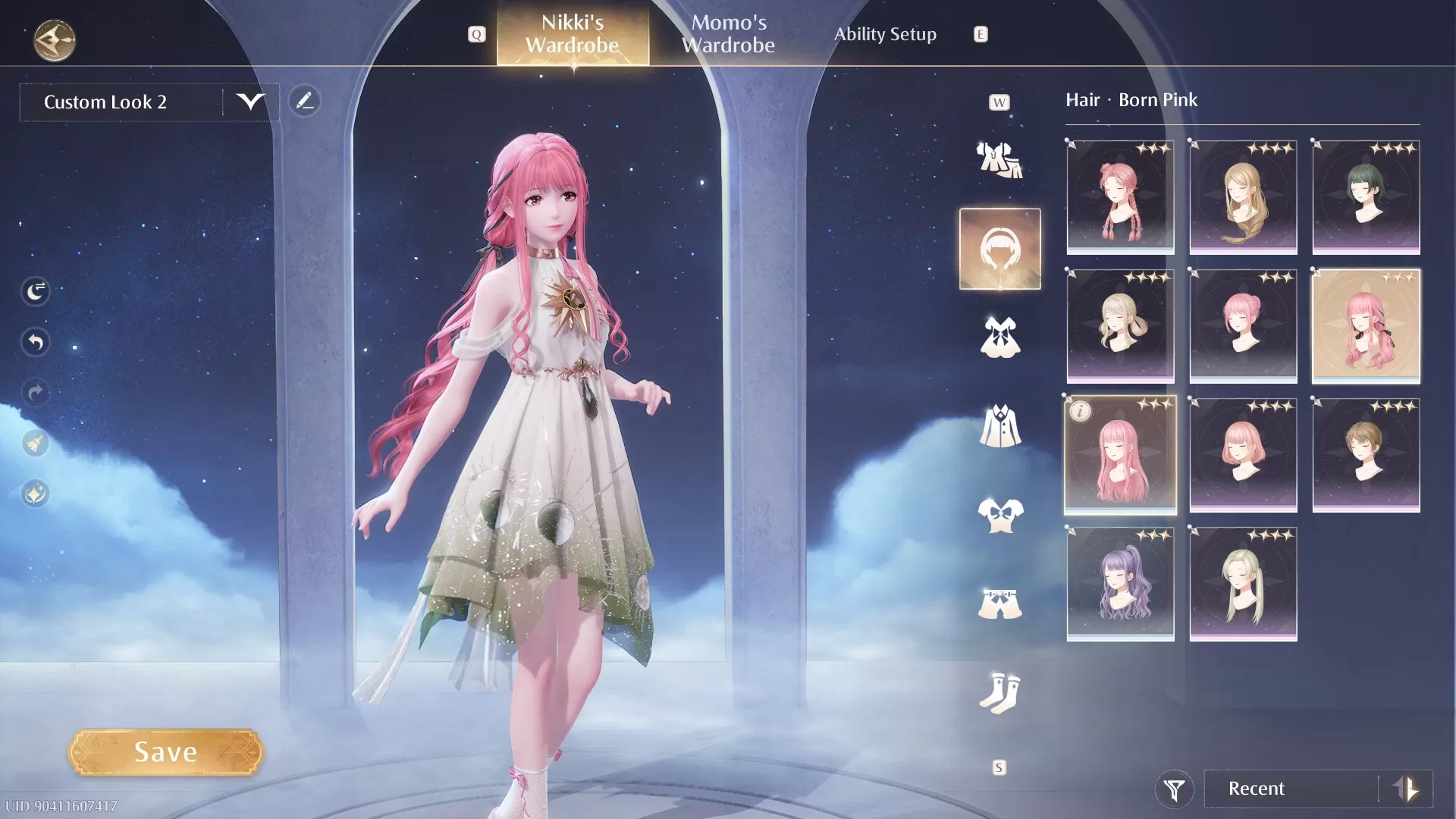Toggle the cleanup brush icon
The image size is (1456, 819).
(x=35, y=443)
